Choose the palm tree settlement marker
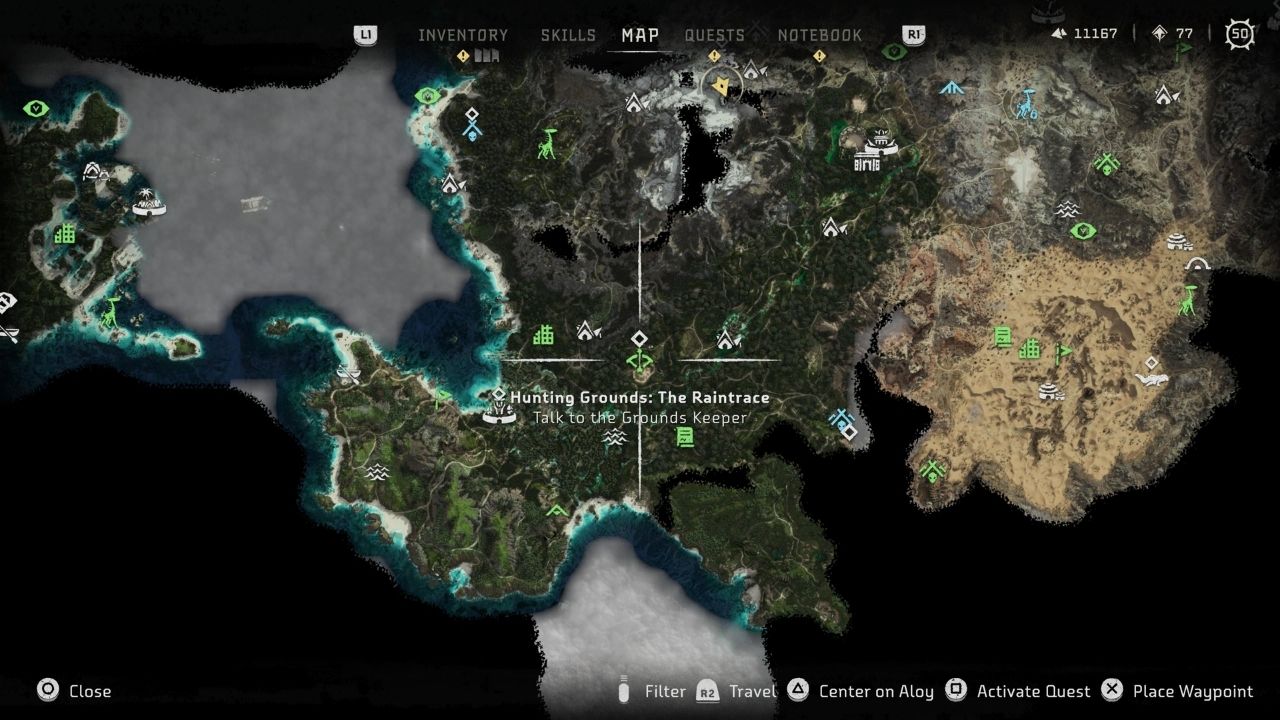1280x720 pixels. pos(148,203)
